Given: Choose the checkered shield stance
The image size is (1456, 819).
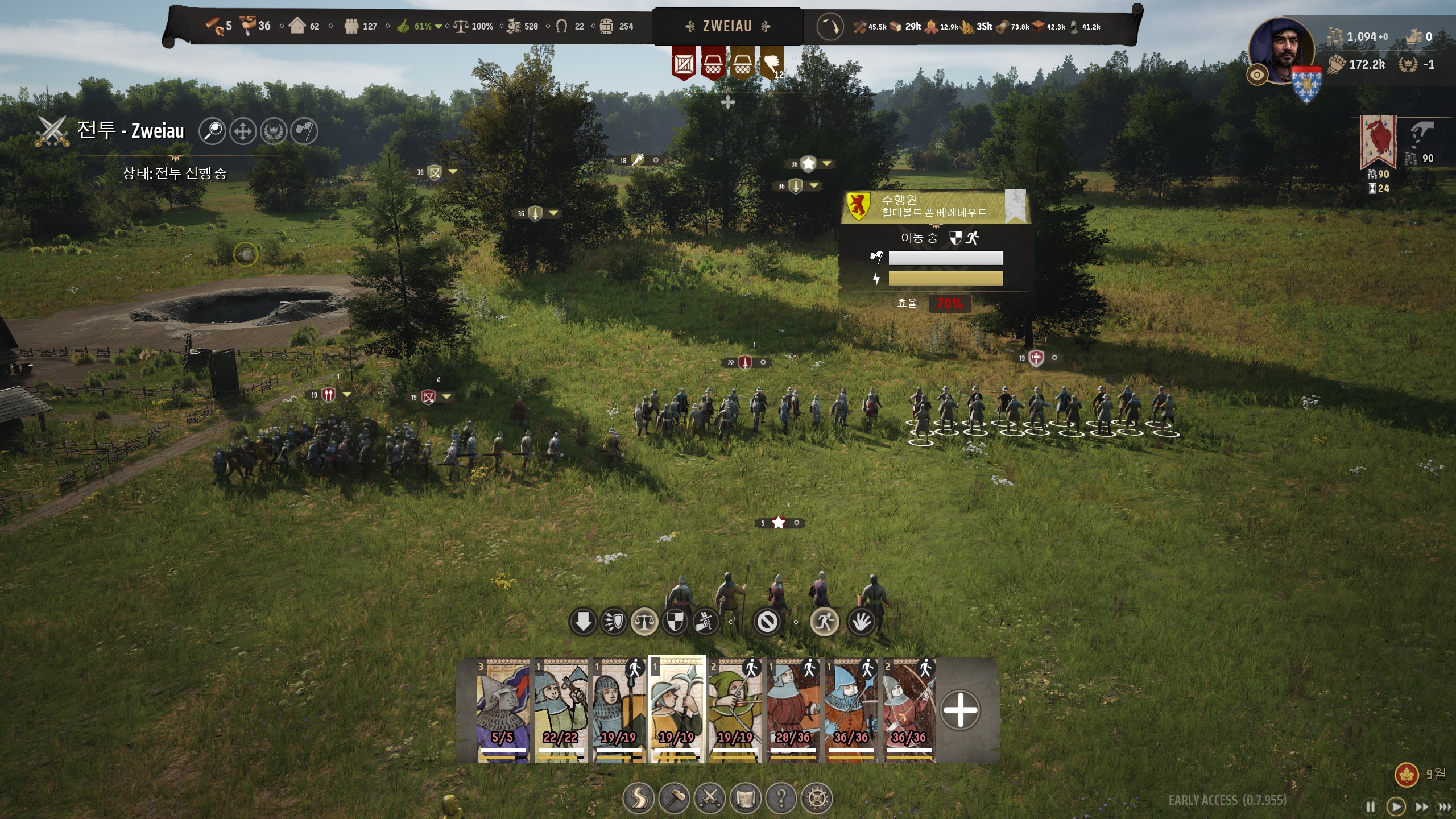Looking at the screenshot, I should [x=675, y=622].
